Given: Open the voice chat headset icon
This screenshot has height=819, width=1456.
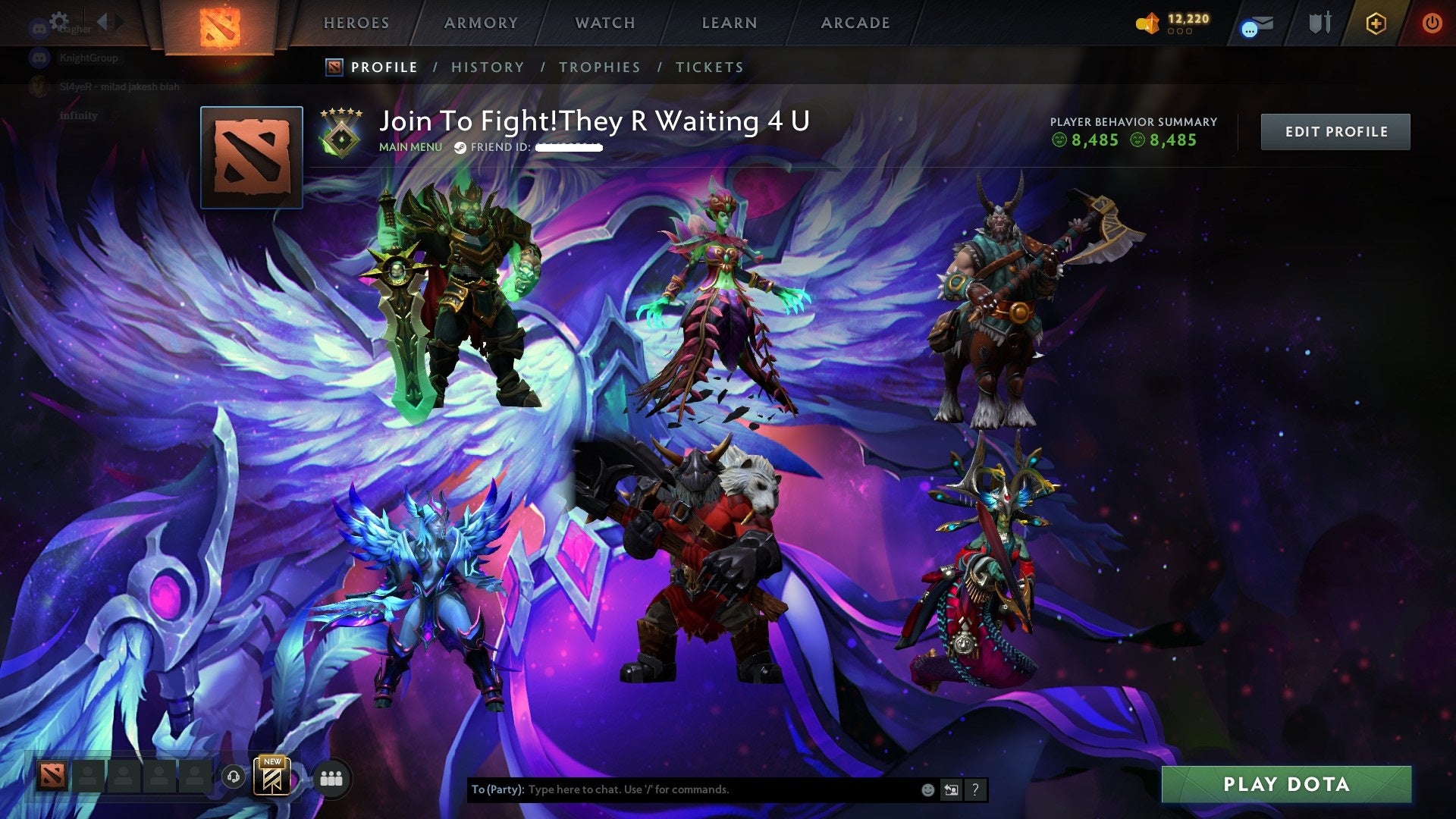Looking at the screenshot, I should (x=235, y=776).
